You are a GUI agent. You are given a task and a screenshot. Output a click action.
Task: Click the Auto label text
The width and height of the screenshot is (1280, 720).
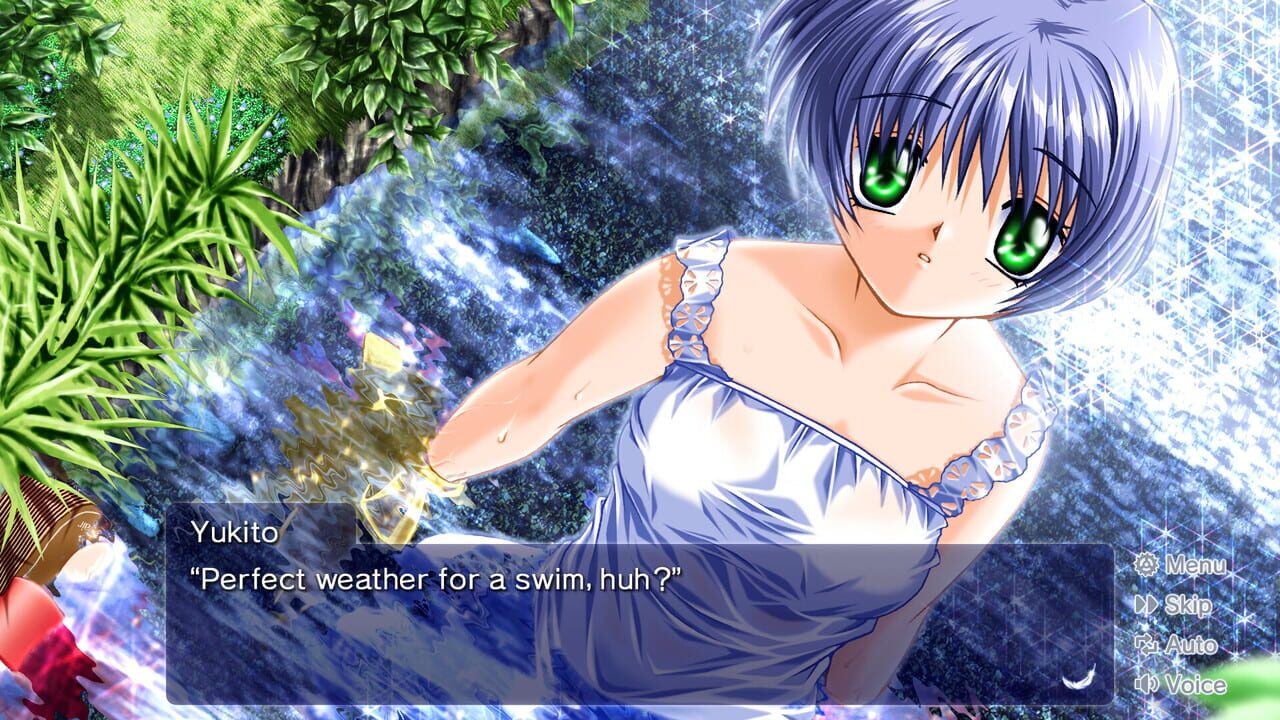[1192, 647]
